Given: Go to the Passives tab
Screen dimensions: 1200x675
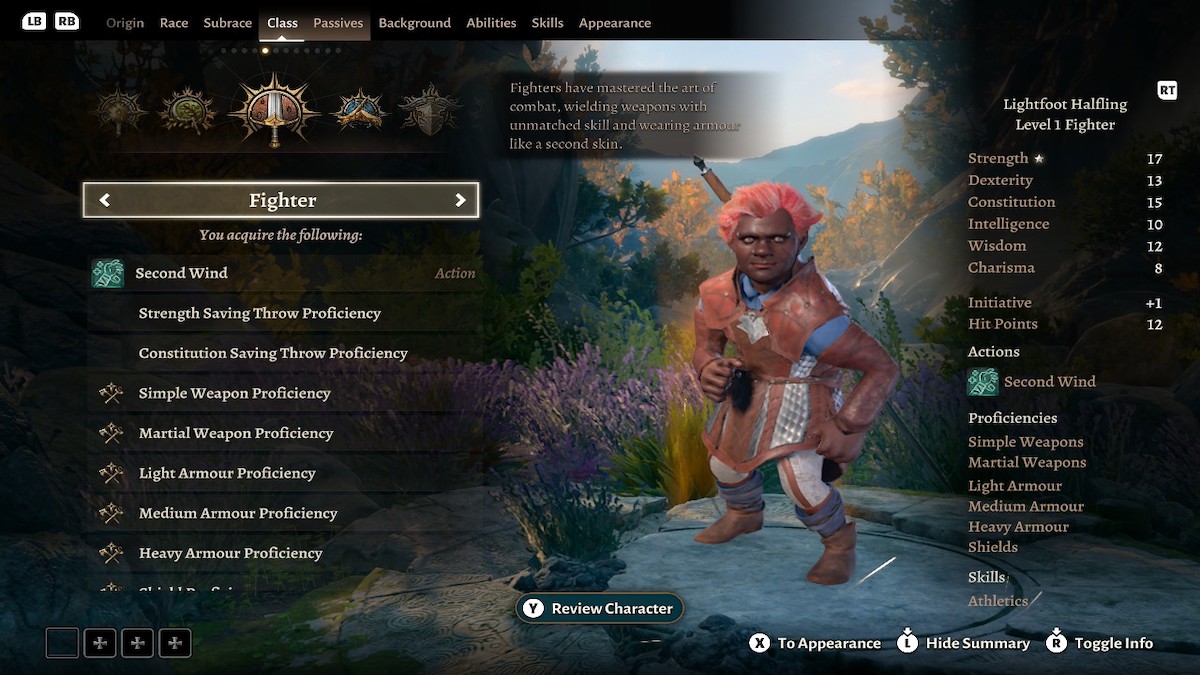Looking at the screenshot, I should point(338,23).
